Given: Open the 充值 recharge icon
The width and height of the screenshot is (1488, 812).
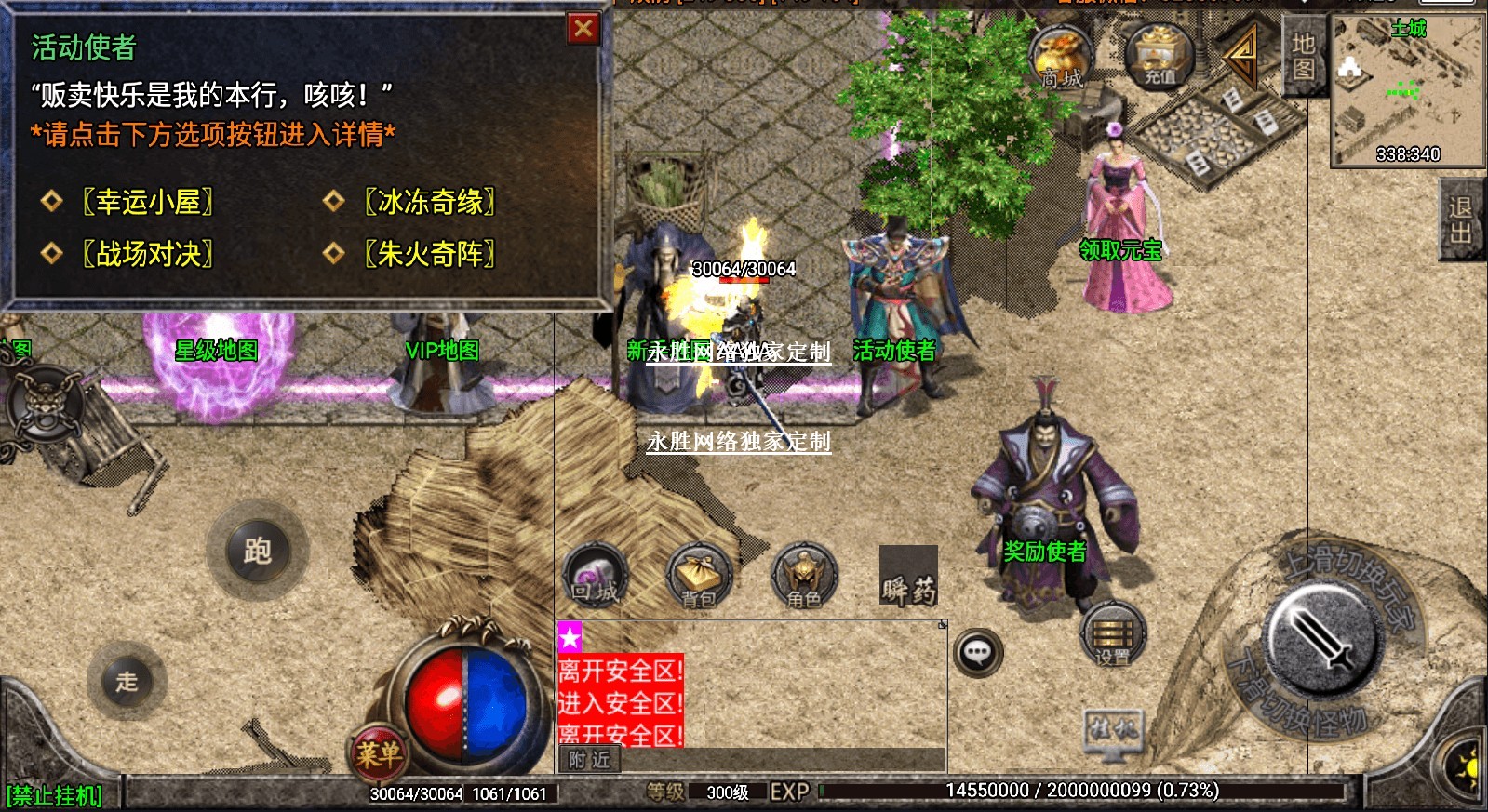Looking at the screenshot, I should (x=1159, y=58).
